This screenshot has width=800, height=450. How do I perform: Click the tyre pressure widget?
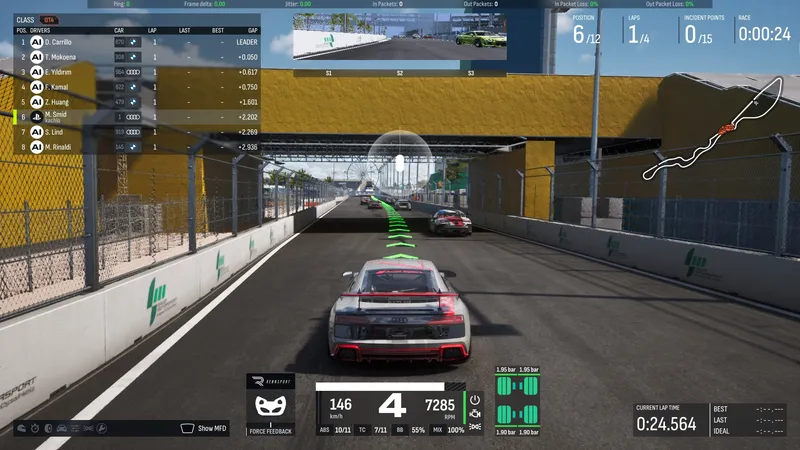[516, 402]
